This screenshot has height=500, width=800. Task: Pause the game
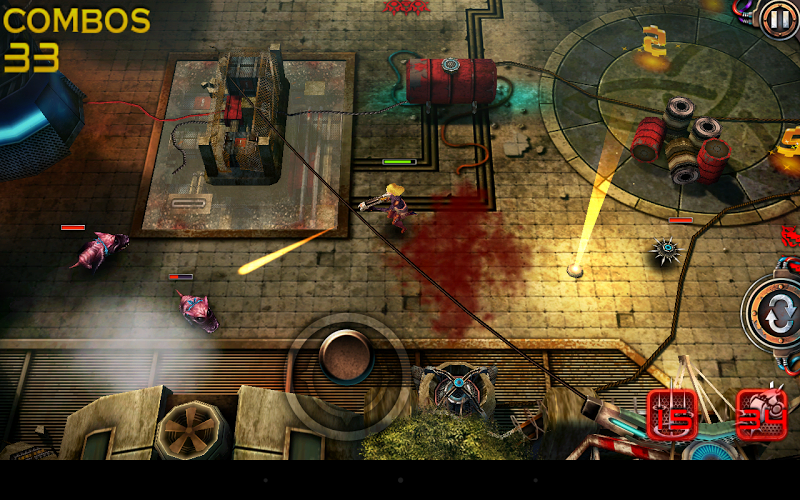pyautogui.click(x=777, y=20)
